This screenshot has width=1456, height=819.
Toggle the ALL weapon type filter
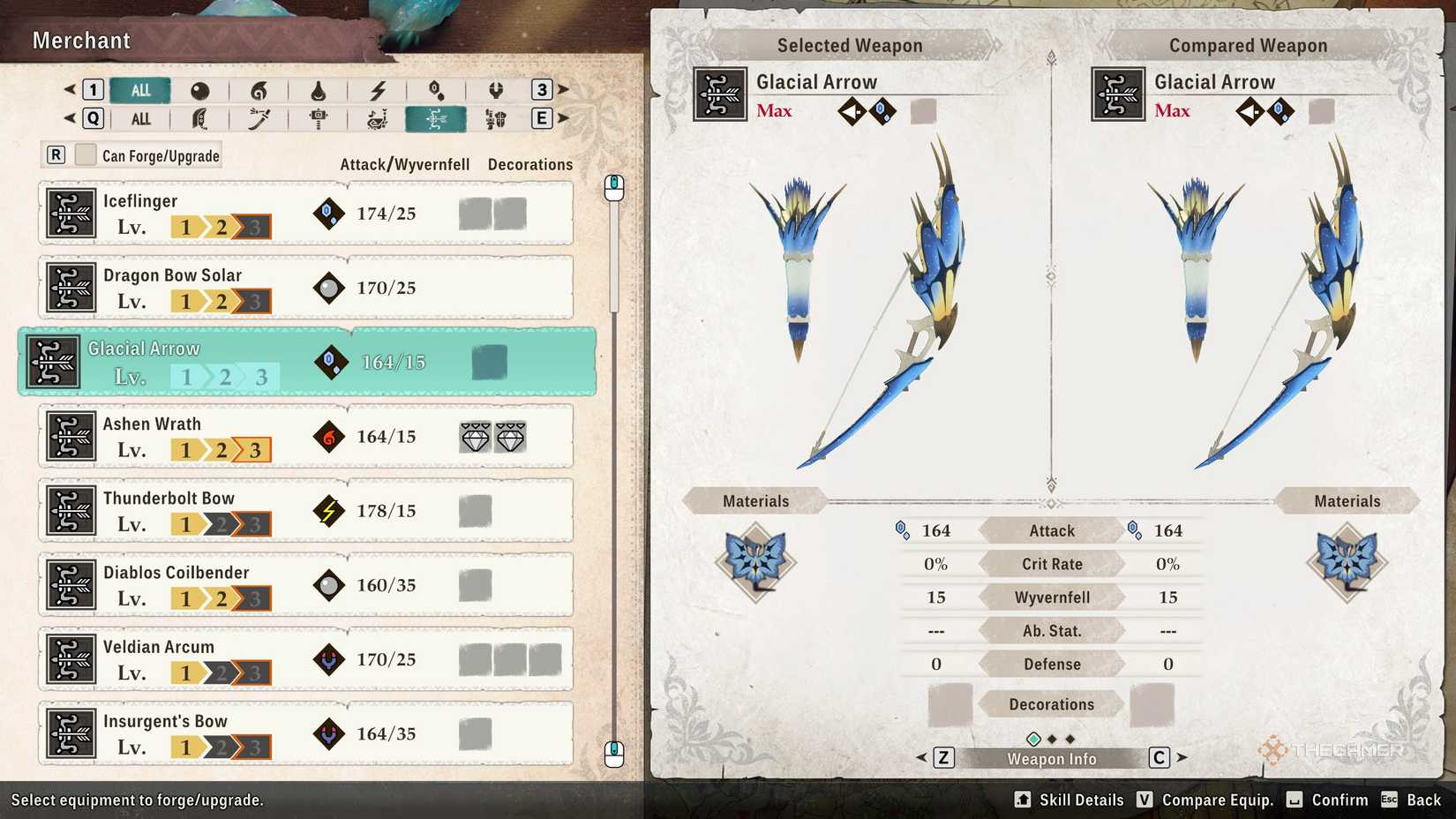click(x=140, y=118)
